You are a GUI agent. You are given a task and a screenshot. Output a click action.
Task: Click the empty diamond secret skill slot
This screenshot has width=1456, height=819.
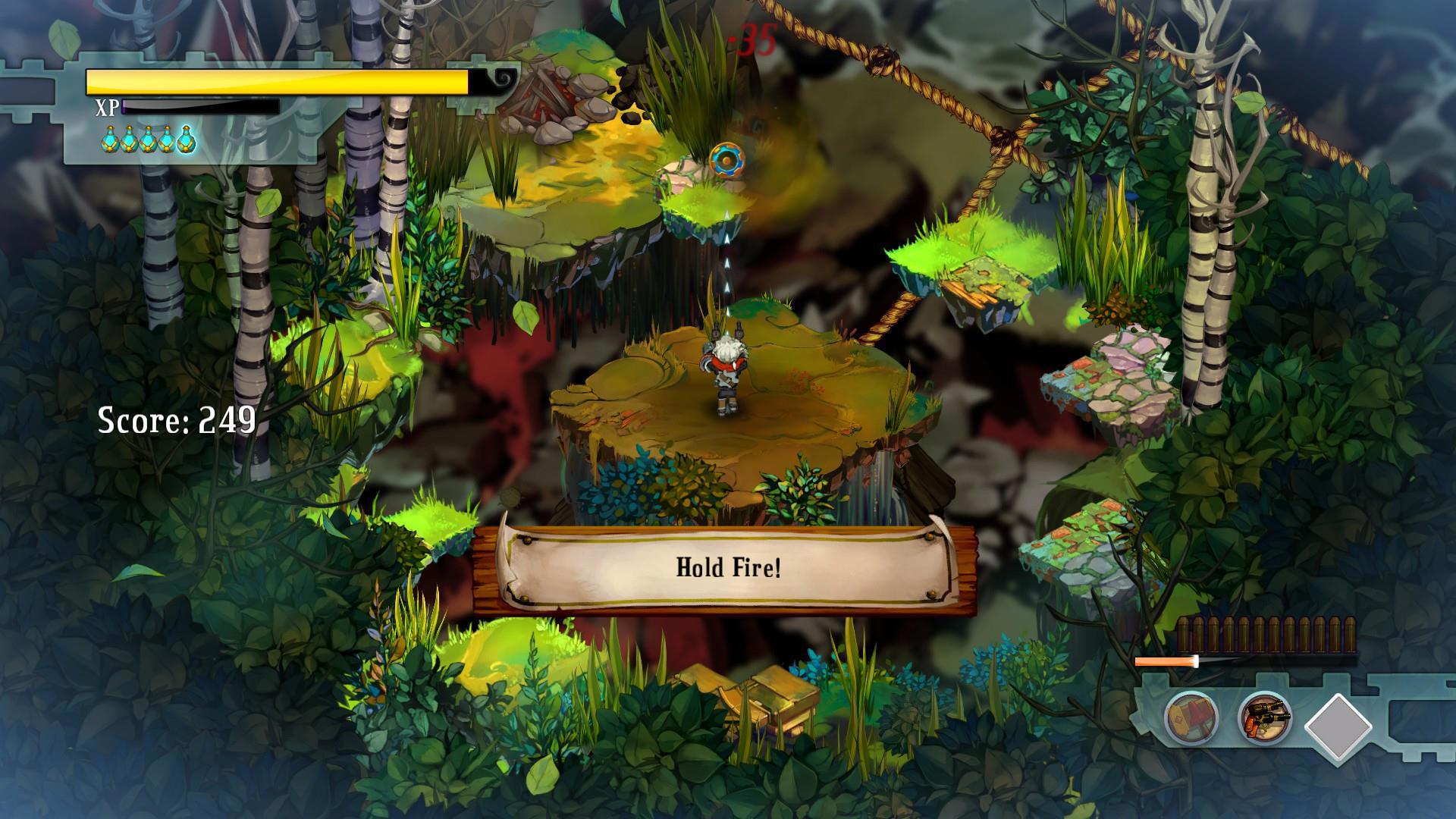[1338, 726]
